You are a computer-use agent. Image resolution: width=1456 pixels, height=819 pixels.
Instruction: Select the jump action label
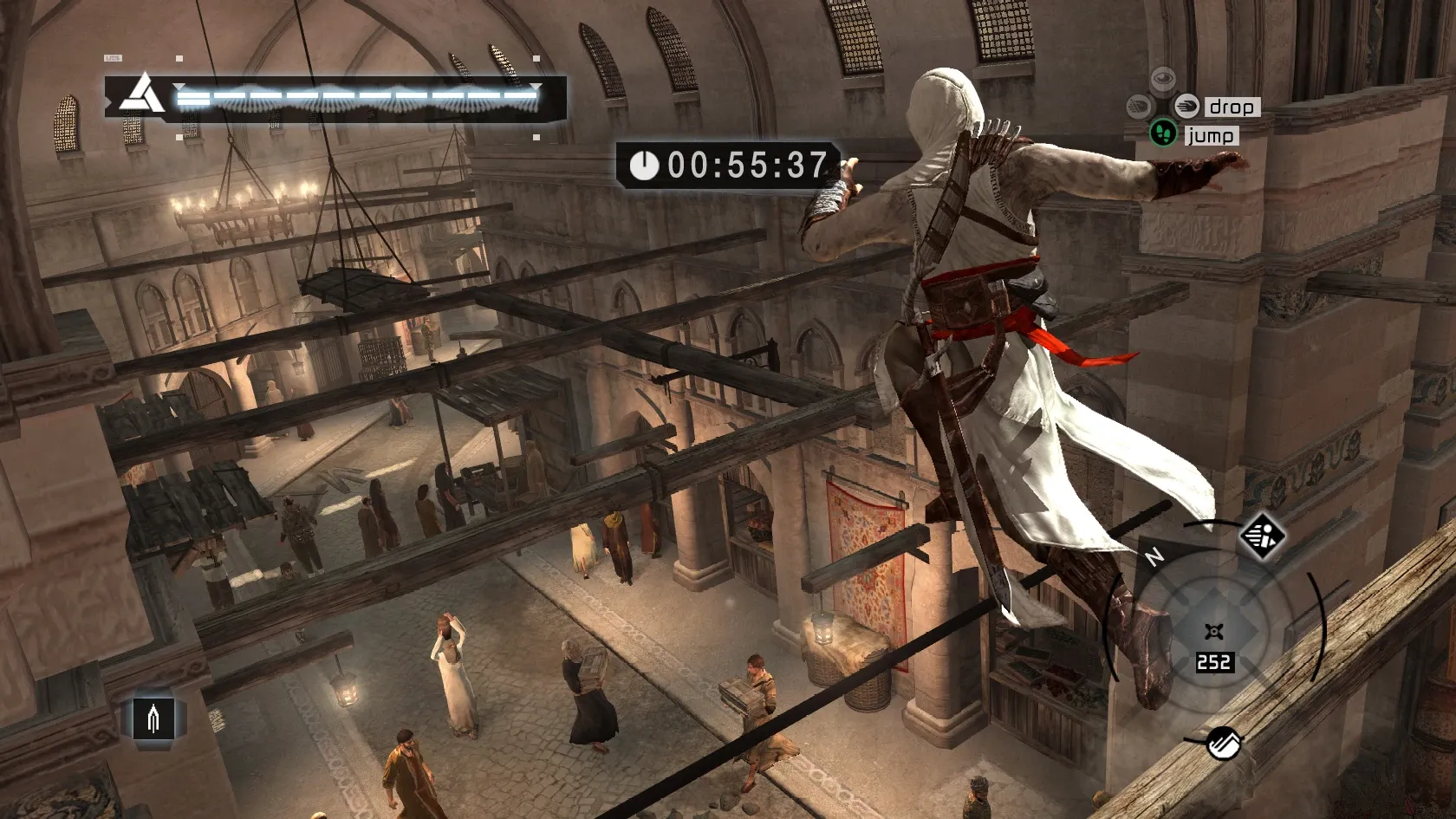1212,135
